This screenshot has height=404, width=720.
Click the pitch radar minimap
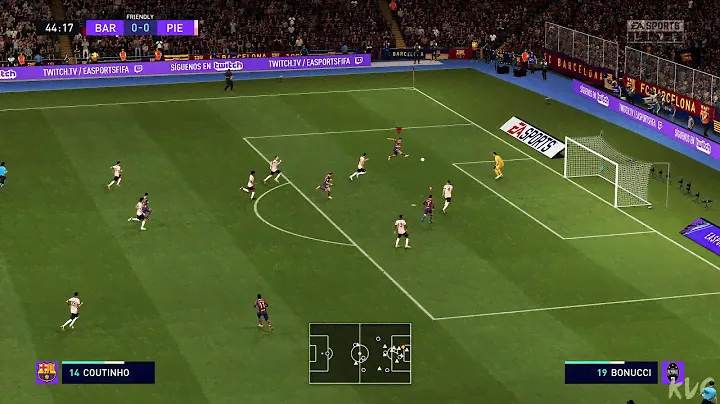(360, 353)
